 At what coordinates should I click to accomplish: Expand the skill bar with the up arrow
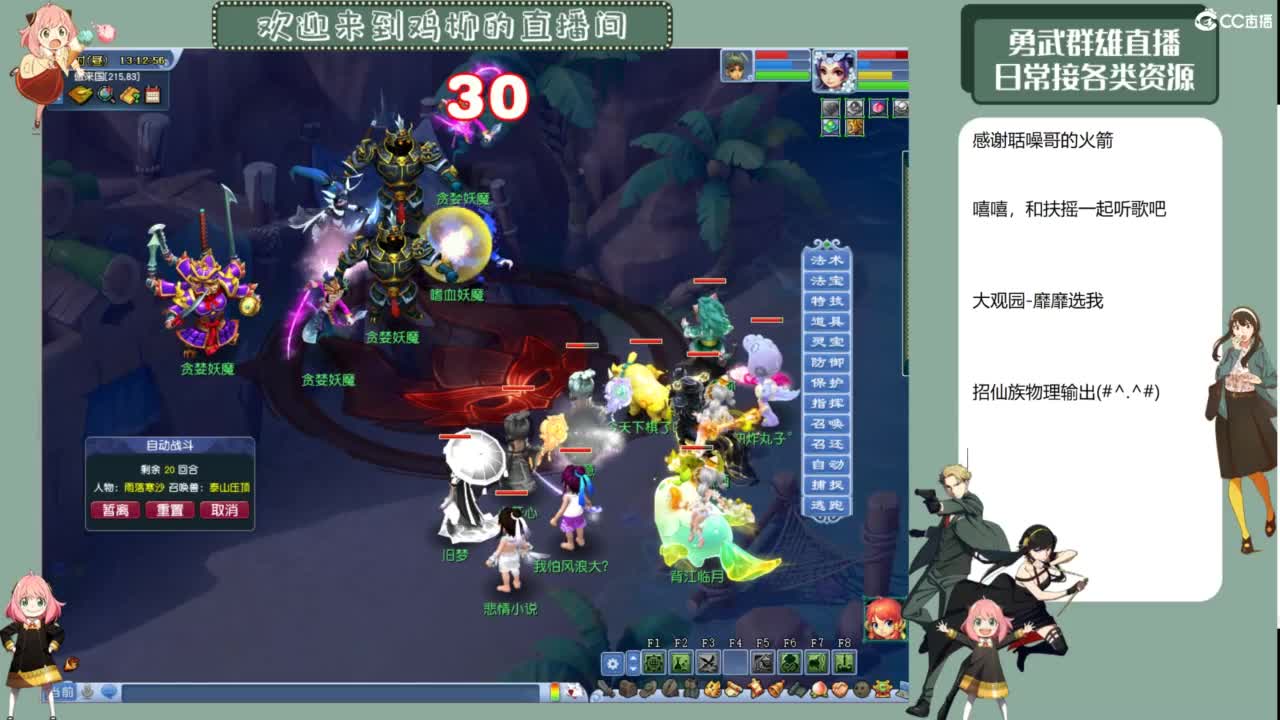point(634,657)
